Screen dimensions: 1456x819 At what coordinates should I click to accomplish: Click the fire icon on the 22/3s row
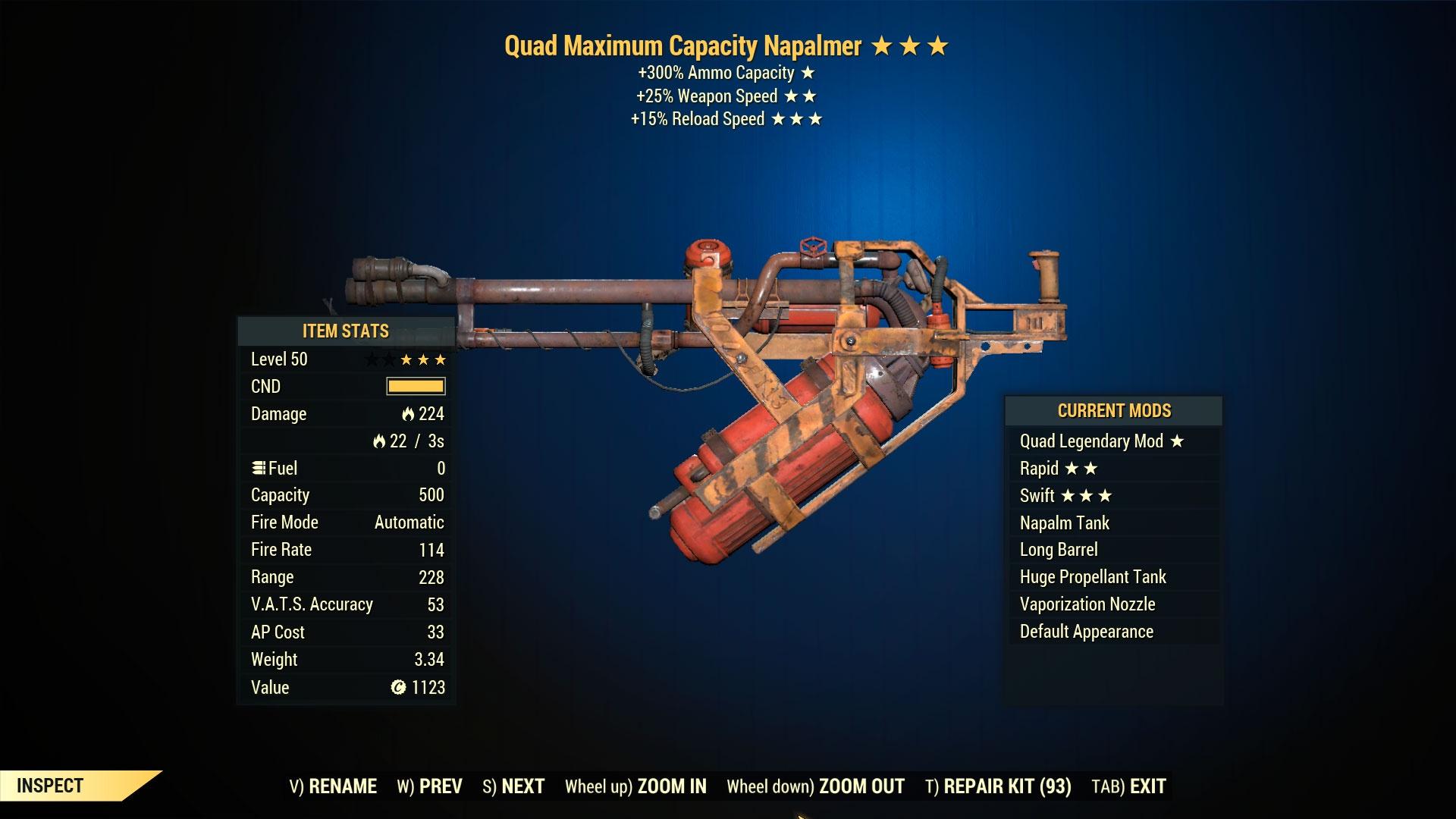(379, 441)
